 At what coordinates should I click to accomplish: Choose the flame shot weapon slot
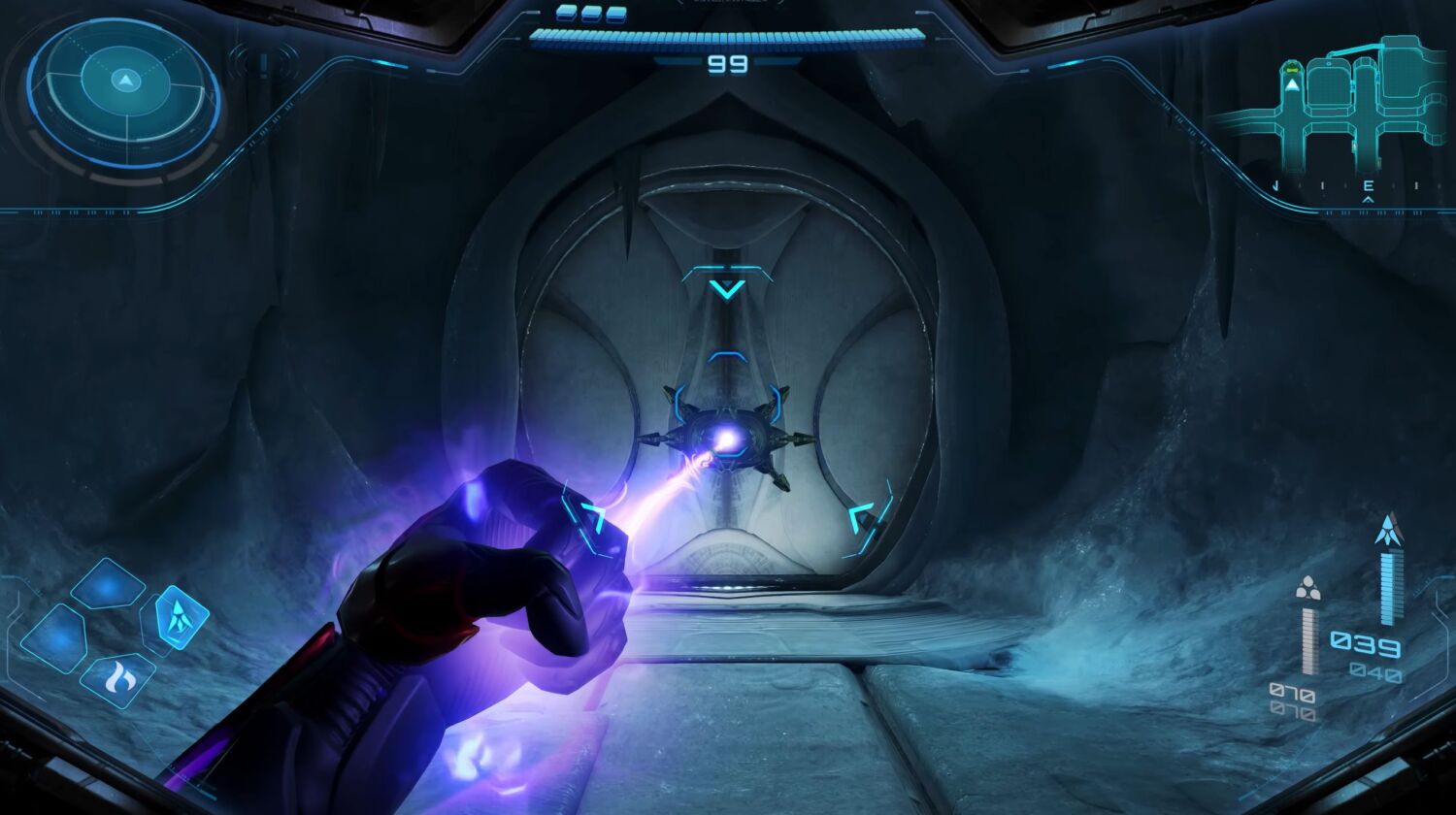[x=118, y=678]
